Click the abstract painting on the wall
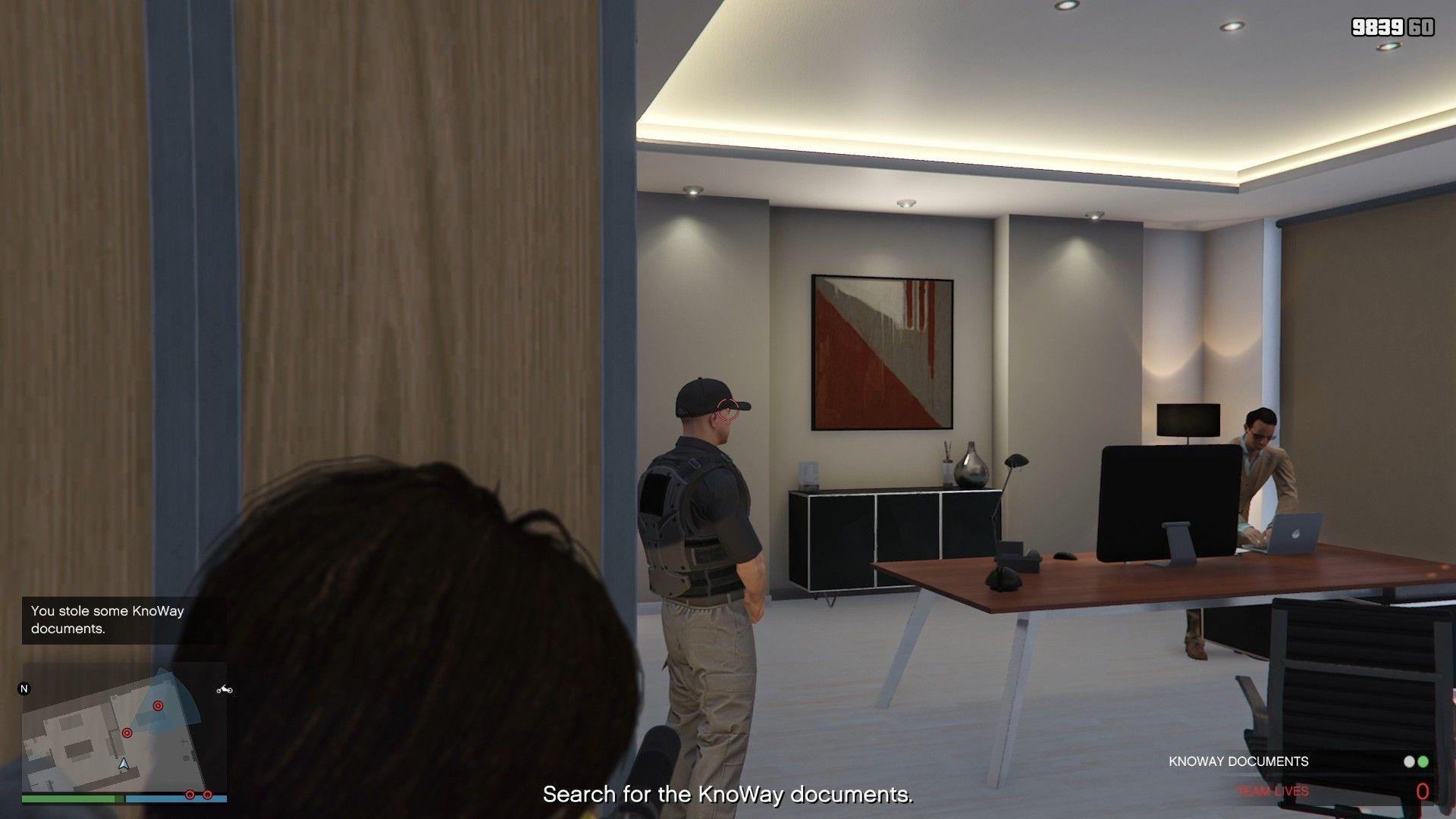 (881, 352)
